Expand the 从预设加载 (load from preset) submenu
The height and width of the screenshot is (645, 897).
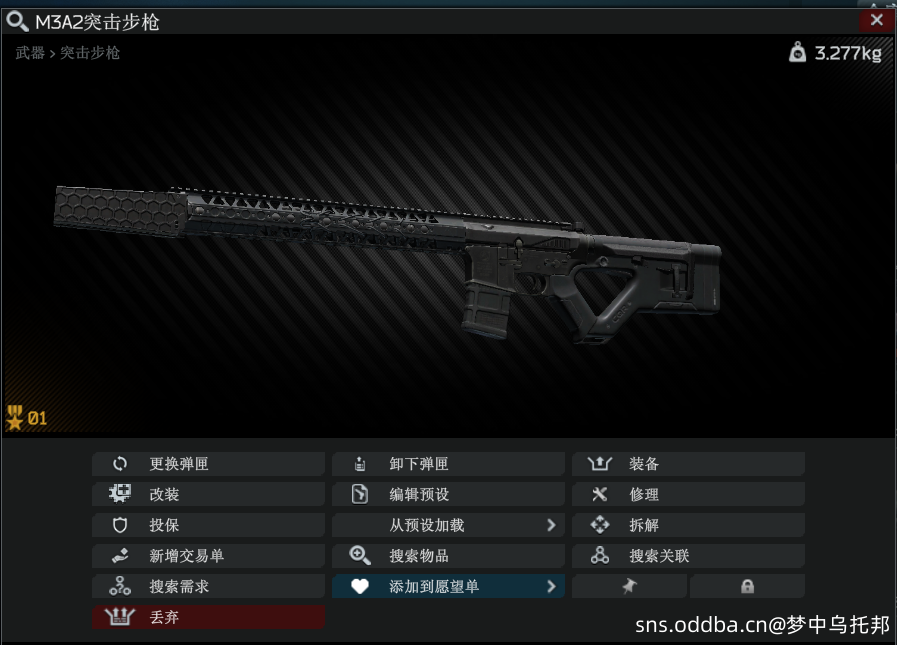(448, 525)
